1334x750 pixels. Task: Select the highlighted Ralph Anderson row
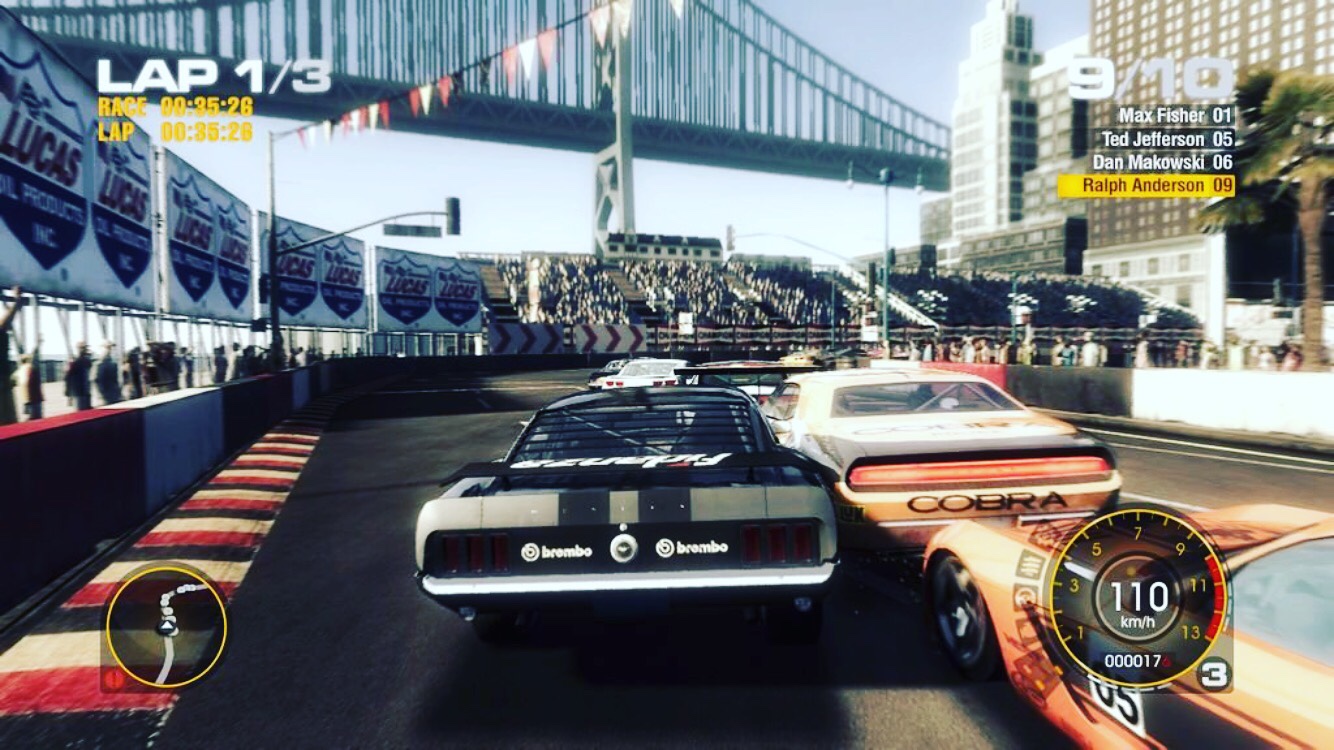coord(1146,186)
